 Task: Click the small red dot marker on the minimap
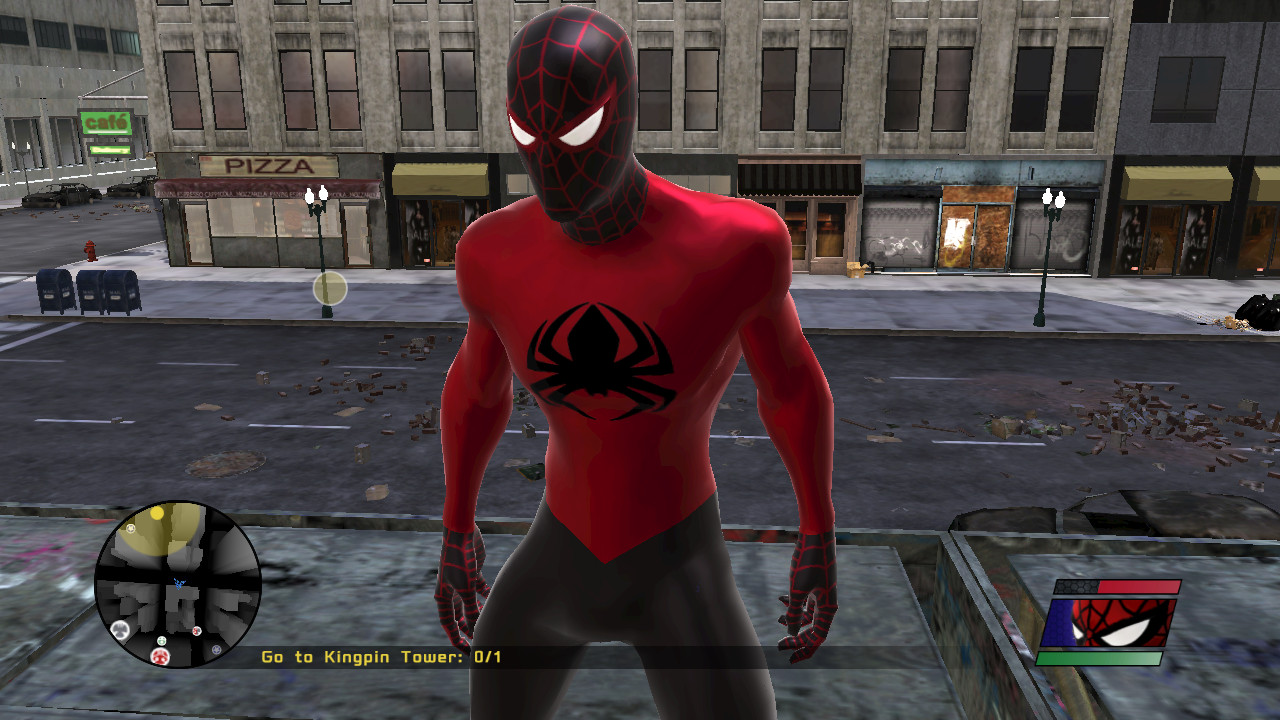195,631
